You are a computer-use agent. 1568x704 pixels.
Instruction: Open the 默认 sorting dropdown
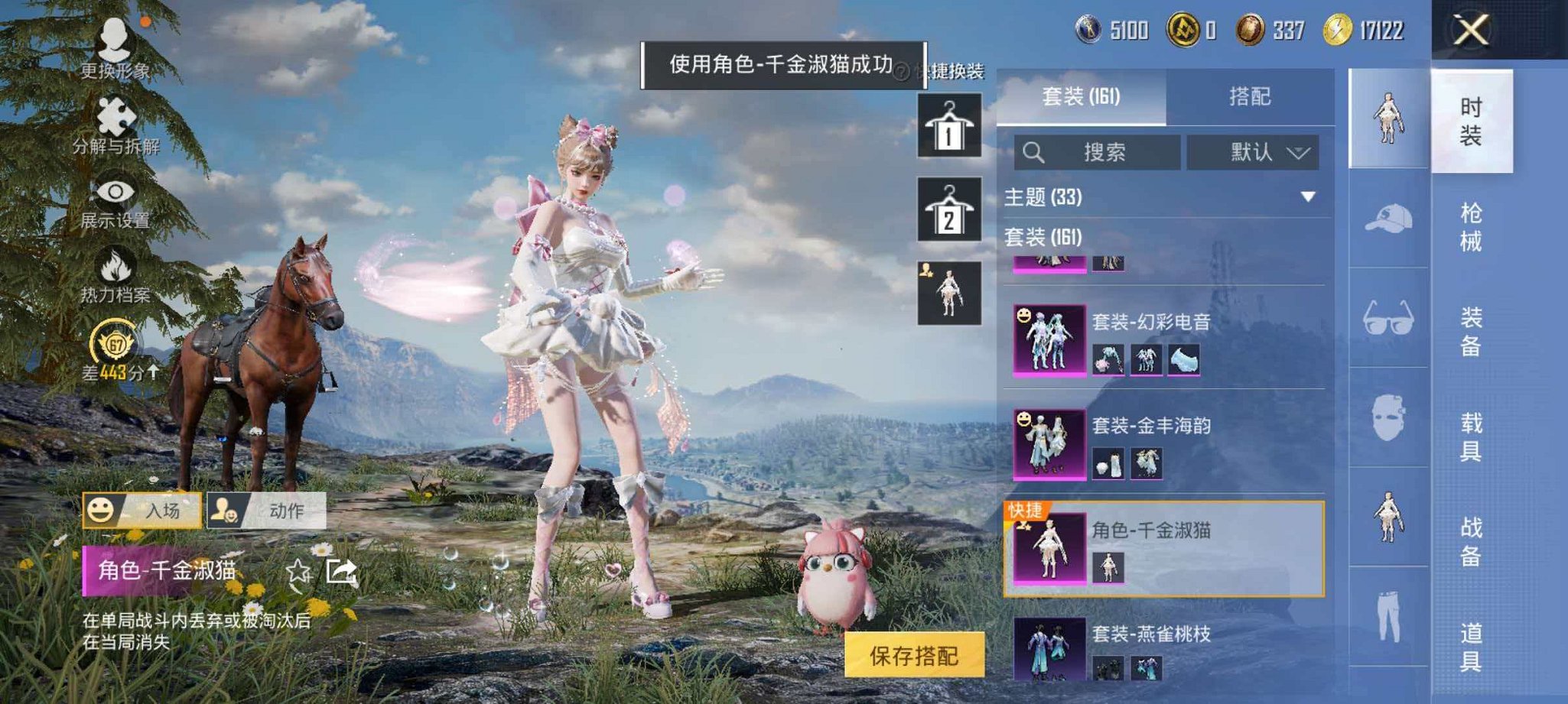click(x=1254, y=151)
